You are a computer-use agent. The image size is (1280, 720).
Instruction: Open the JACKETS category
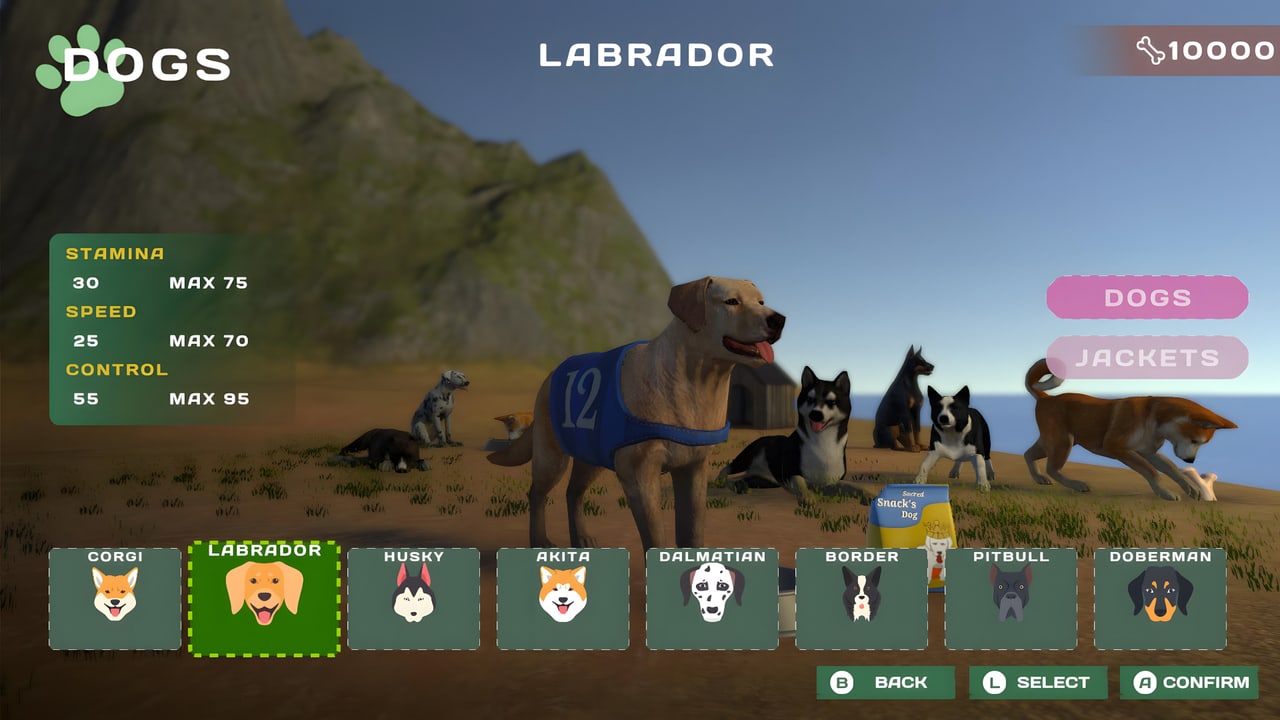(1147, 357)
